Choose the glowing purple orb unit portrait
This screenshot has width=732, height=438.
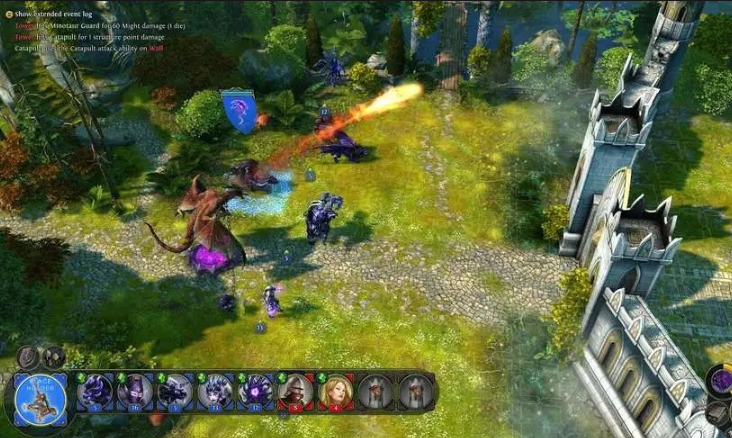(255, 390)
